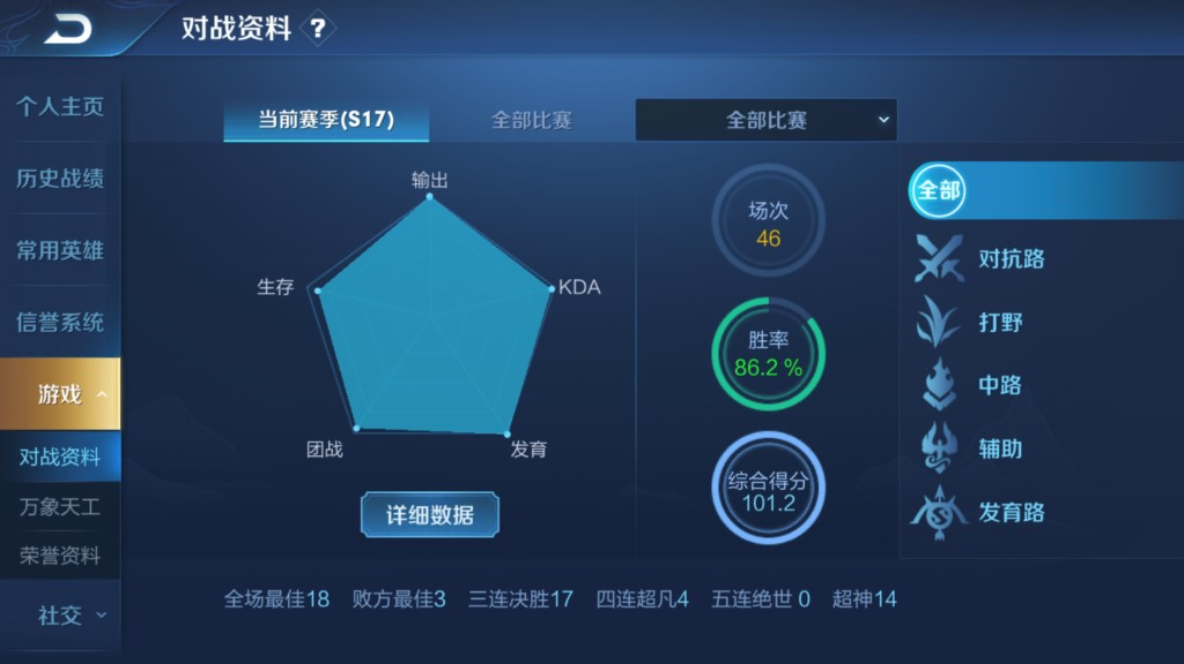
Task: Click the back arrow button
Action: [67, 28]
